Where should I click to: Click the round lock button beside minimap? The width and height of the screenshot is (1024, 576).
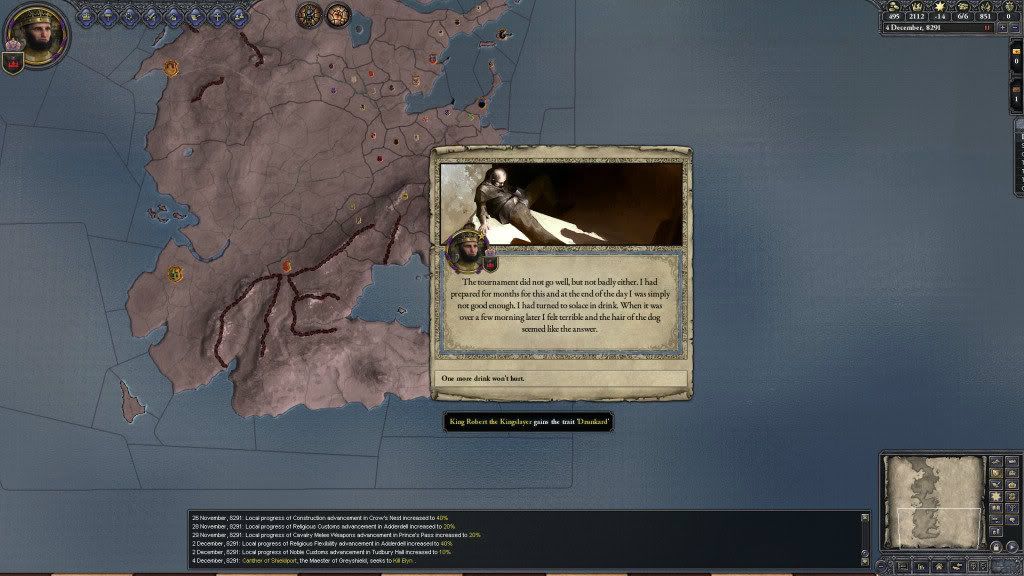[996, 547]
